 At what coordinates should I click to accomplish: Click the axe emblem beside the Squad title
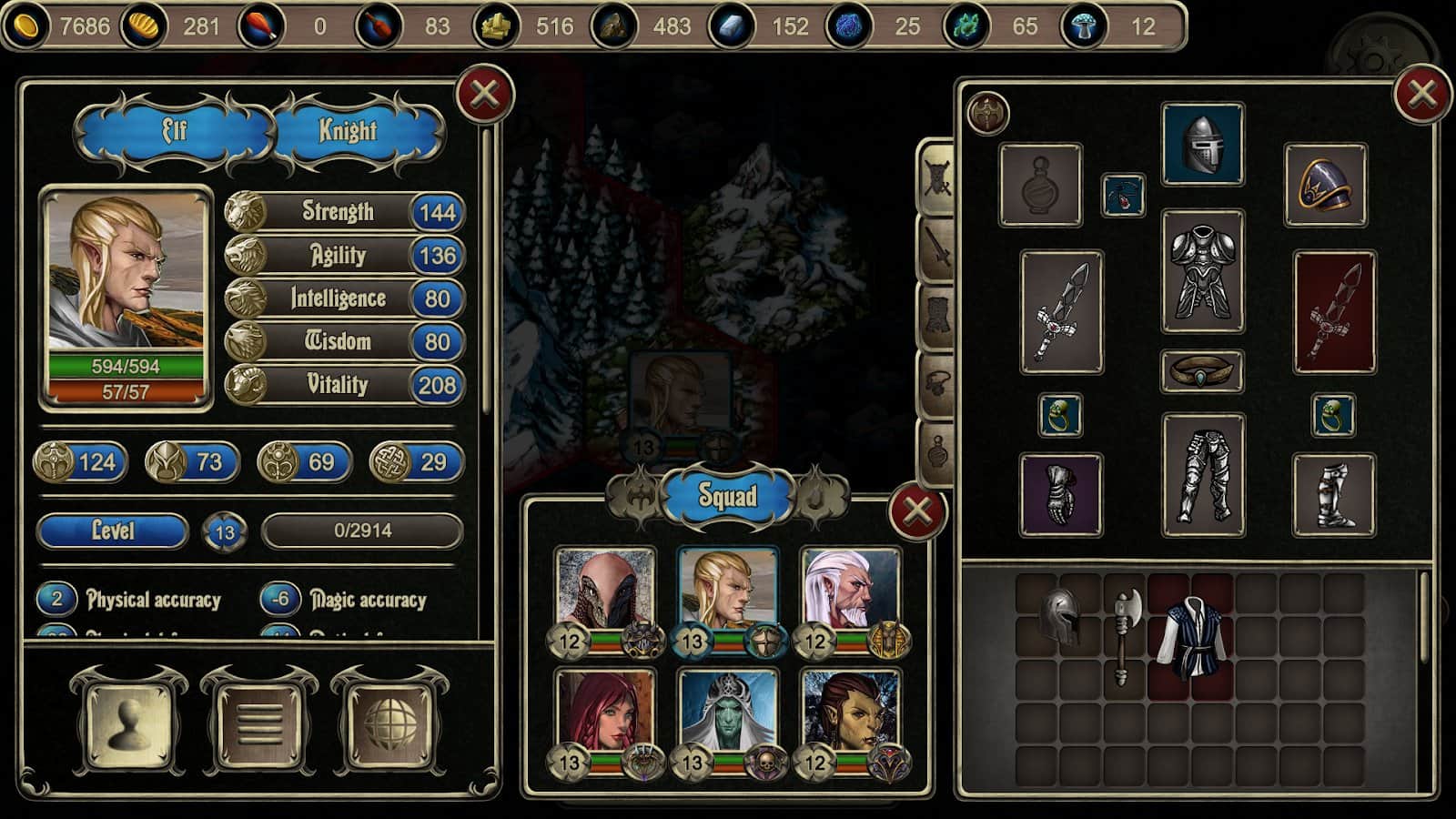click(x=640, y=496)
